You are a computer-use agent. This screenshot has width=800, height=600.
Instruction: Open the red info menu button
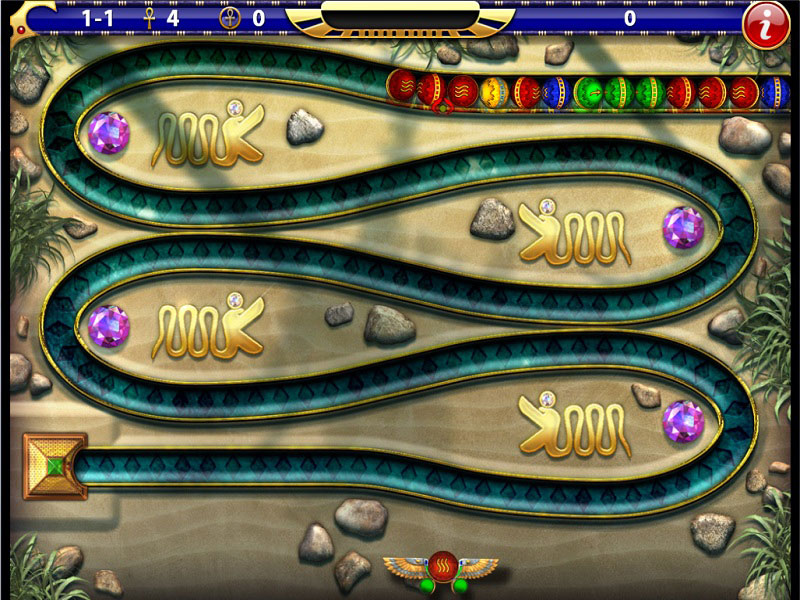pos(765,24)
